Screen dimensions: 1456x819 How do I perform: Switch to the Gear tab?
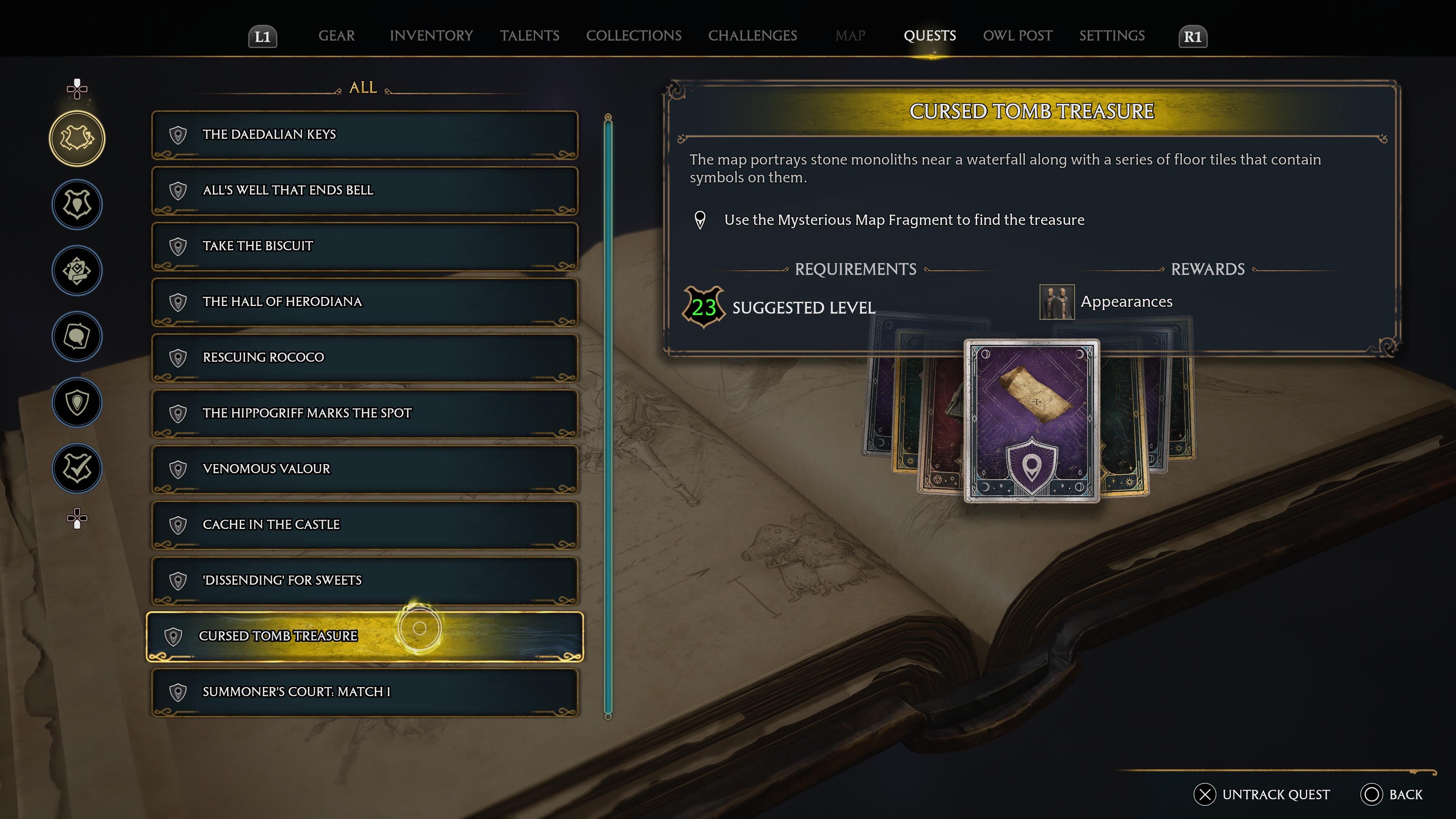(x=336, y=36)
